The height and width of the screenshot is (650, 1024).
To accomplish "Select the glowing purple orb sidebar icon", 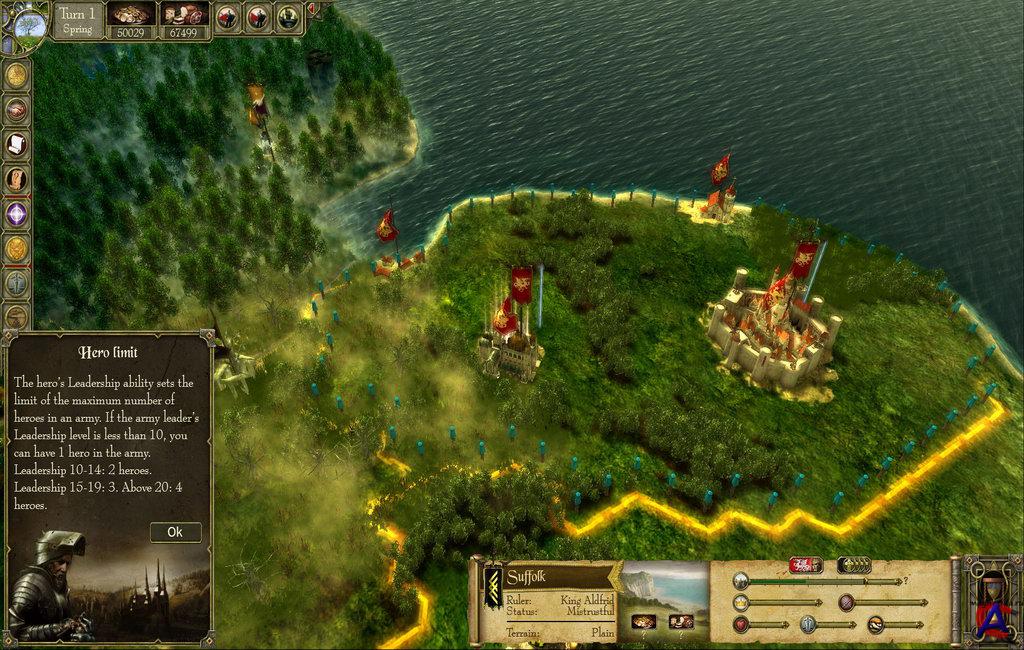I will pyautogui.click(x=15, y=214).
